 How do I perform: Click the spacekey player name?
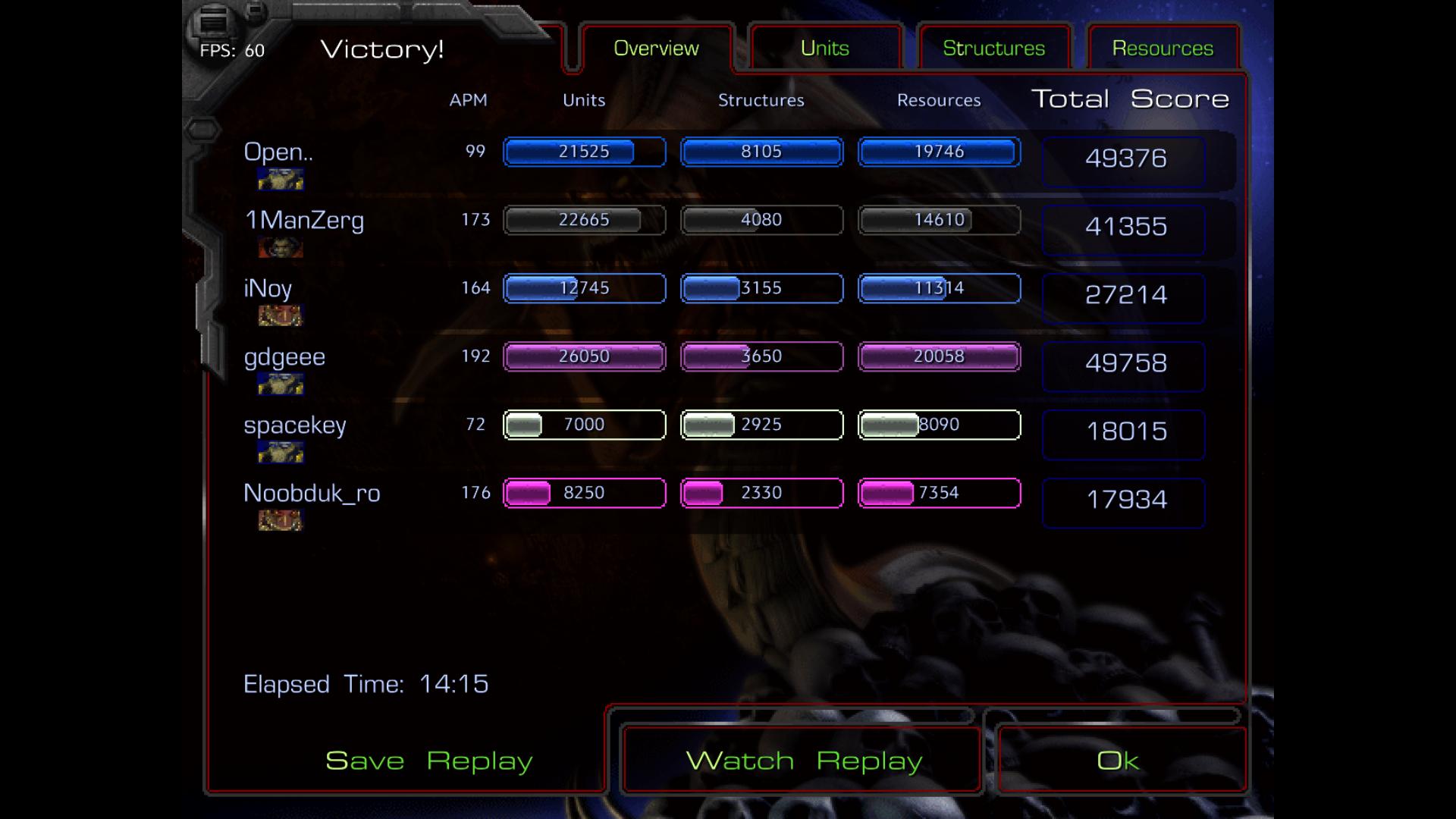pyautogui.click(x=295, y=425)
